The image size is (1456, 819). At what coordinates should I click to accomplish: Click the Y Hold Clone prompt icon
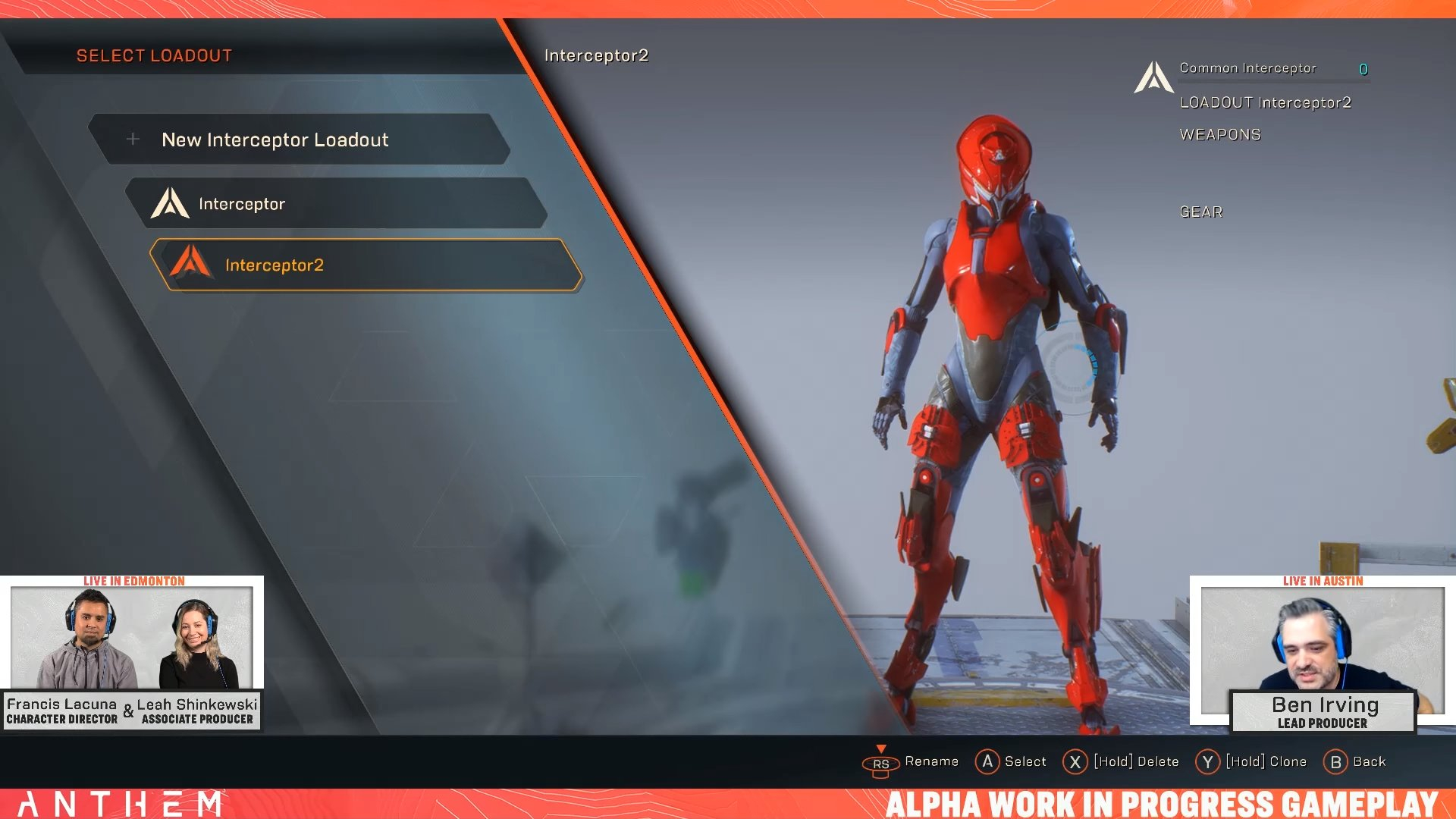pos(1209,761)
